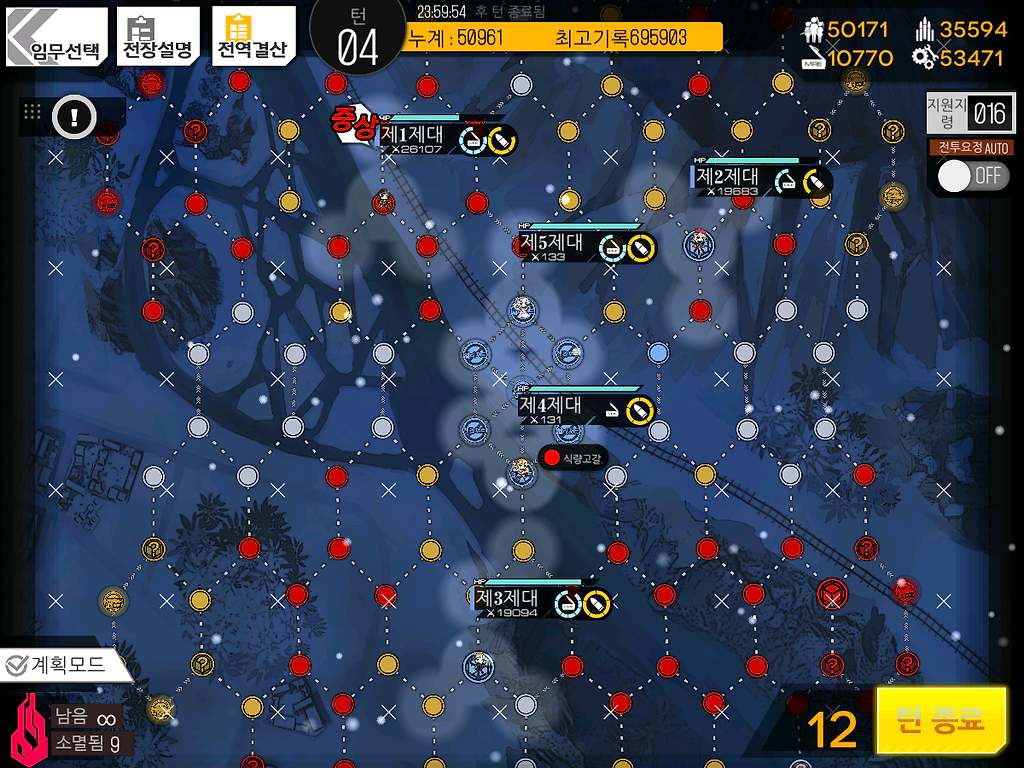Open the 전장설명 battlefield description

(x=156, y=38)
